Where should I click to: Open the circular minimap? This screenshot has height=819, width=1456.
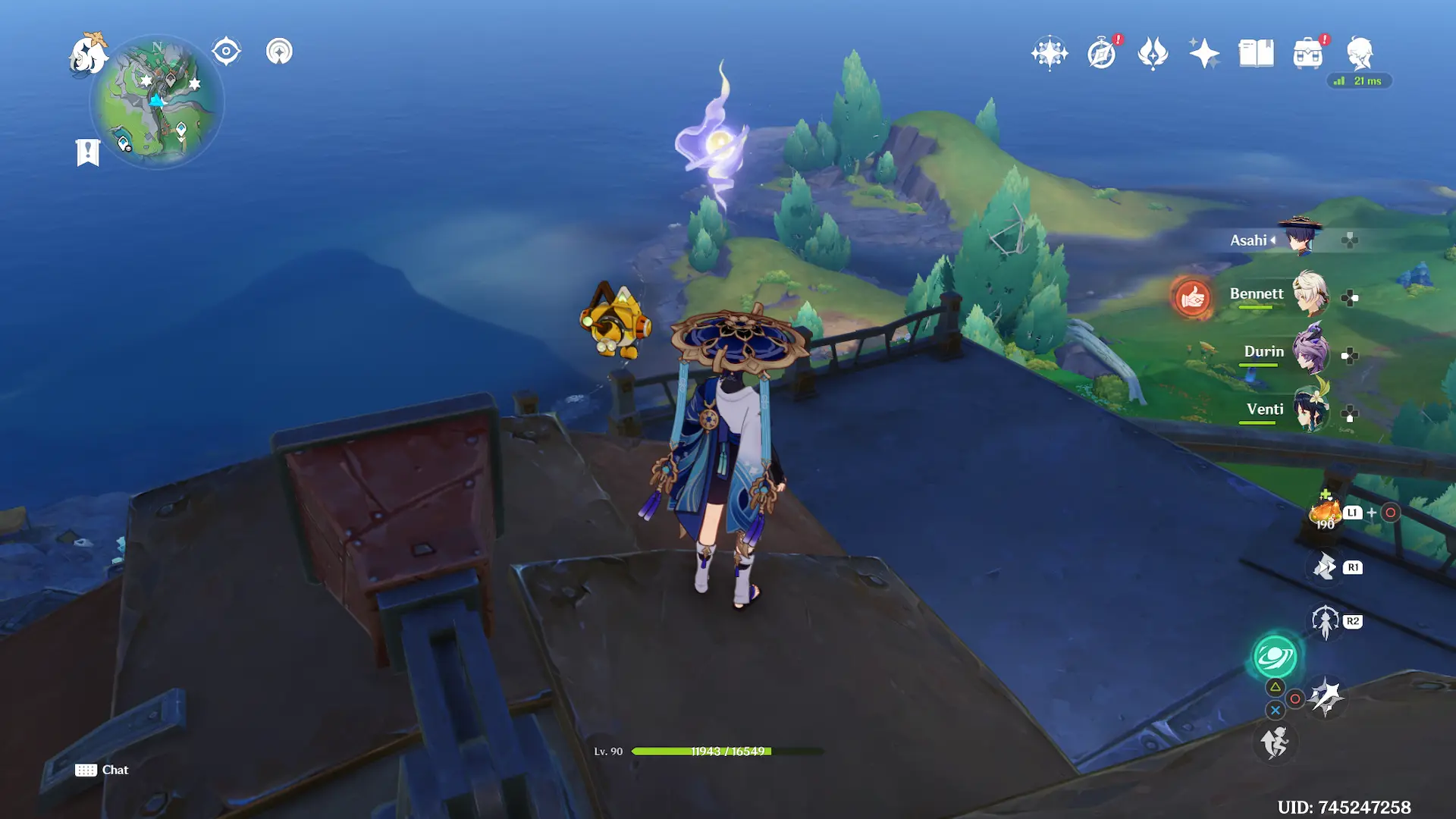pos(157,102)
